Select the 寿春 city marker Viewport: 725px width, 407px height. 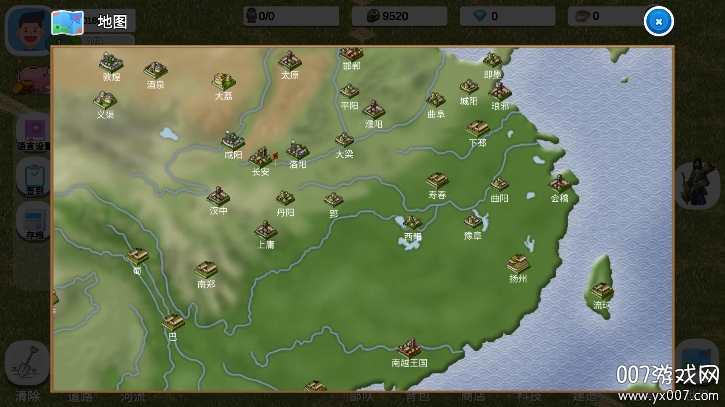[437, 181]
